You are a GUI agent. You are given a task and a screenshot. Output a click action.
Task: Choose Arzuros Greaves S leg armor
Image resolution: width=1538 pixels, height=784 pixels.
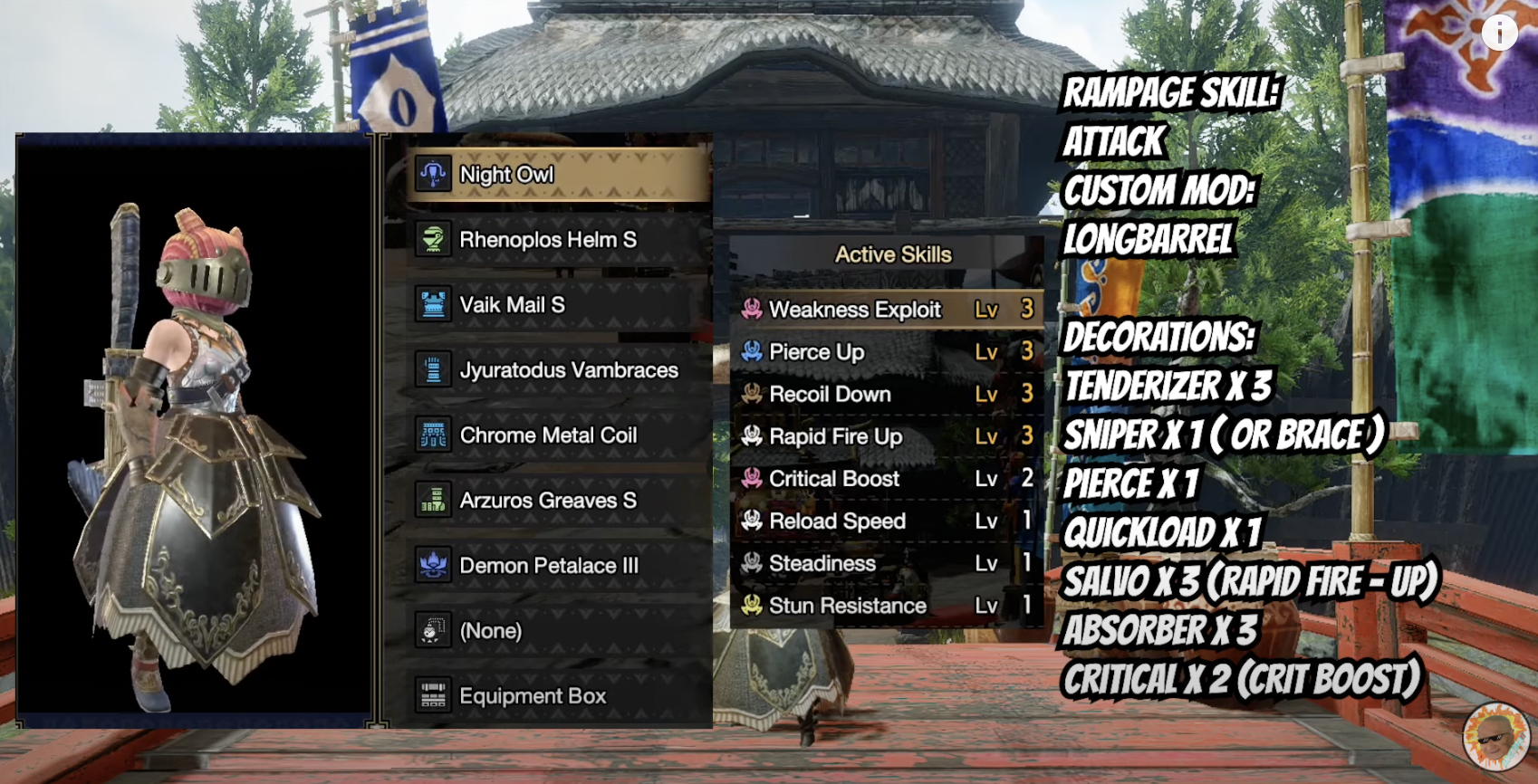pyautogui.click(x=556, y=501)
